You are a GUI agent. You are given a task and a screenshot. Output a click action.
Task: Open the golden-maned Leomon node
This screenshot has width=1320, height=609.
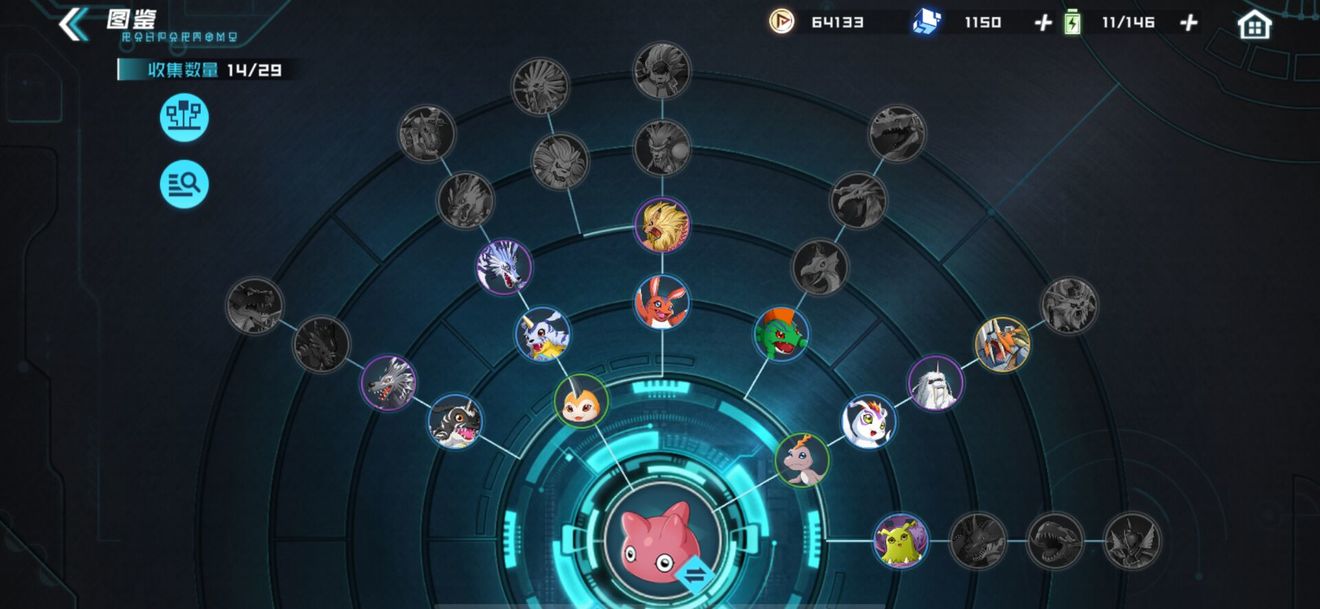pyautogui.click(x=661, y=224)
